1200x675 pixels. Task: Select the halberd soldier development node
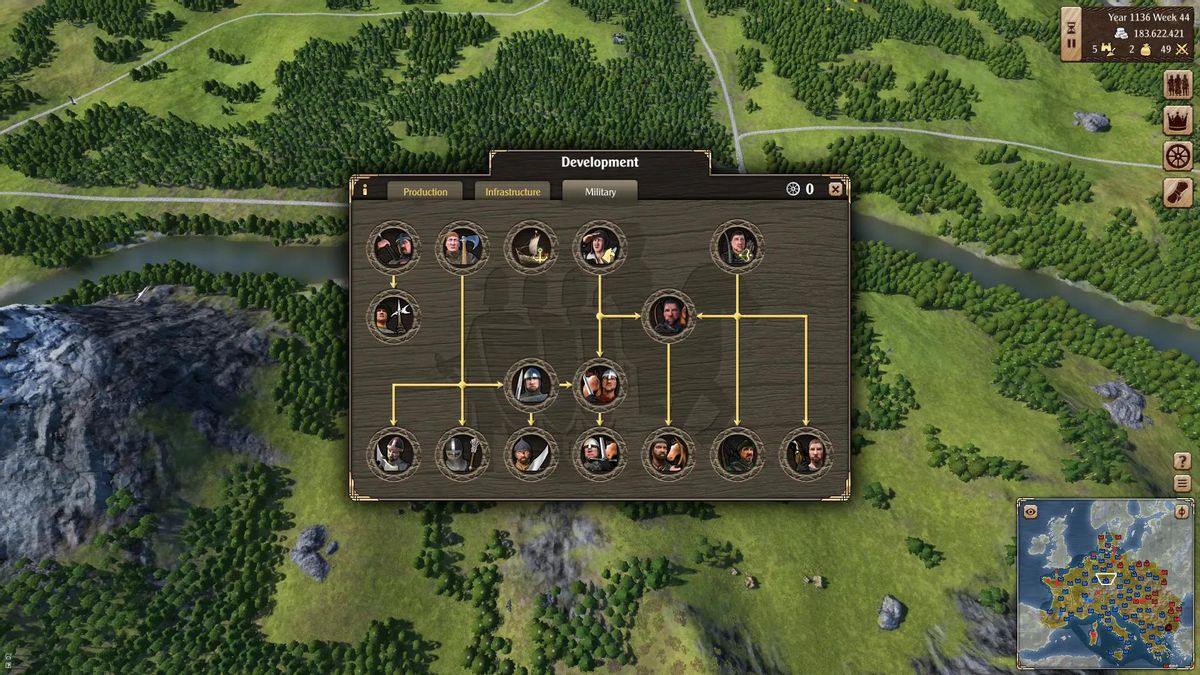coord(394,317)
